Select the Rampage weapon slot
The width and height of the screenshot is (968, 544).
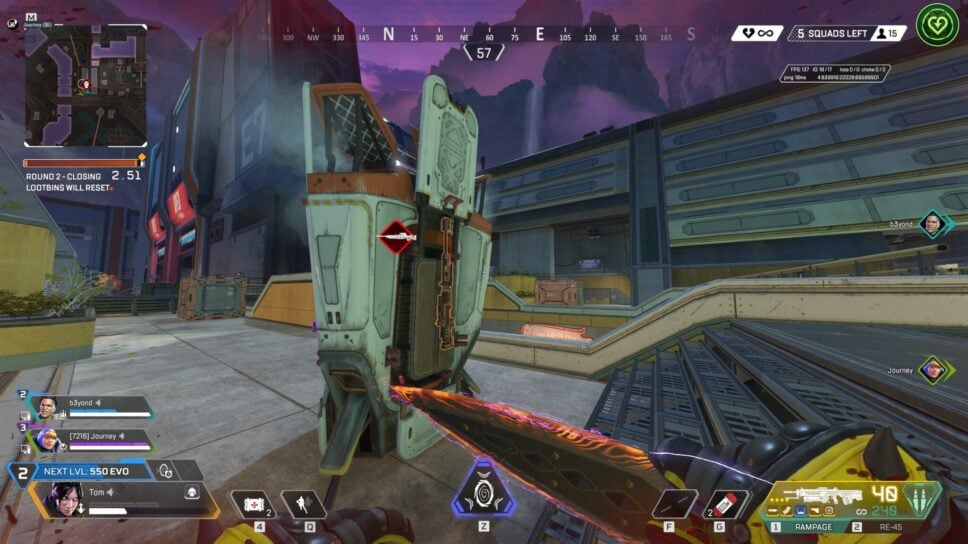pyautogui.click(x=812, y=526)
